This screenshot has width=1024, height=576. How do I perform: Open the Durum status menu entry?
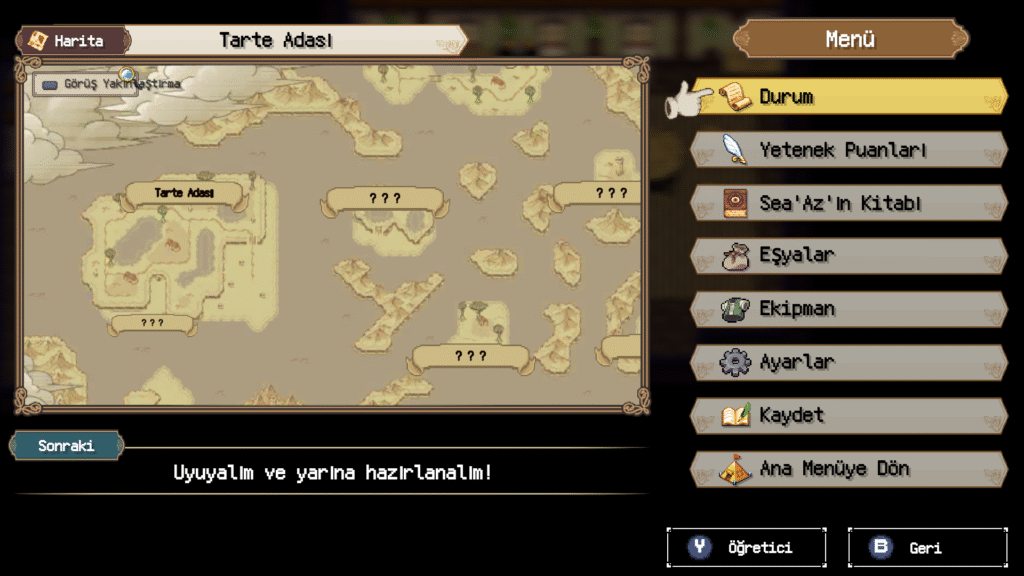pos(848,97)
